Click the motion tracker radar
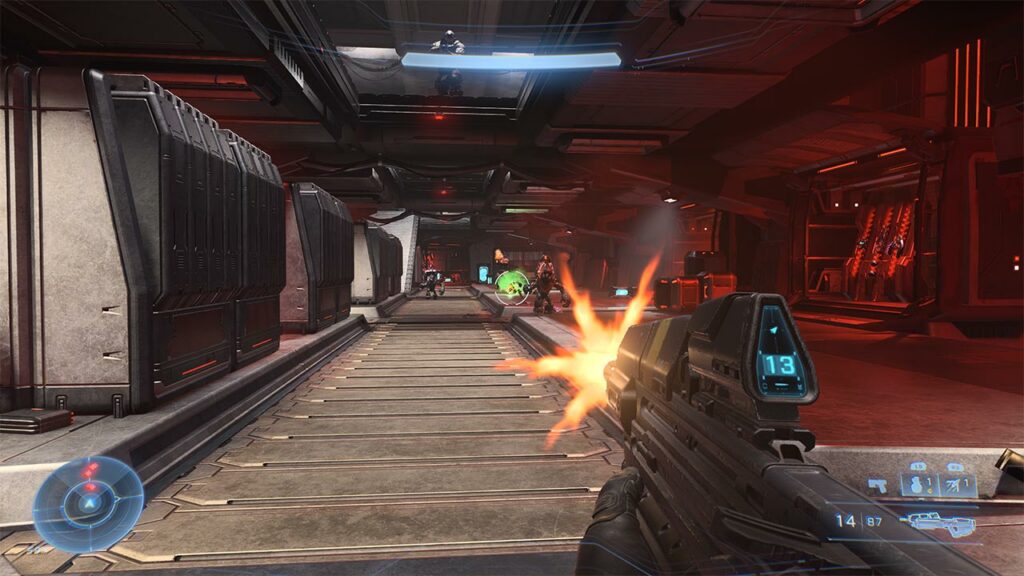1024x576 pixels. [x=88, y=504]
